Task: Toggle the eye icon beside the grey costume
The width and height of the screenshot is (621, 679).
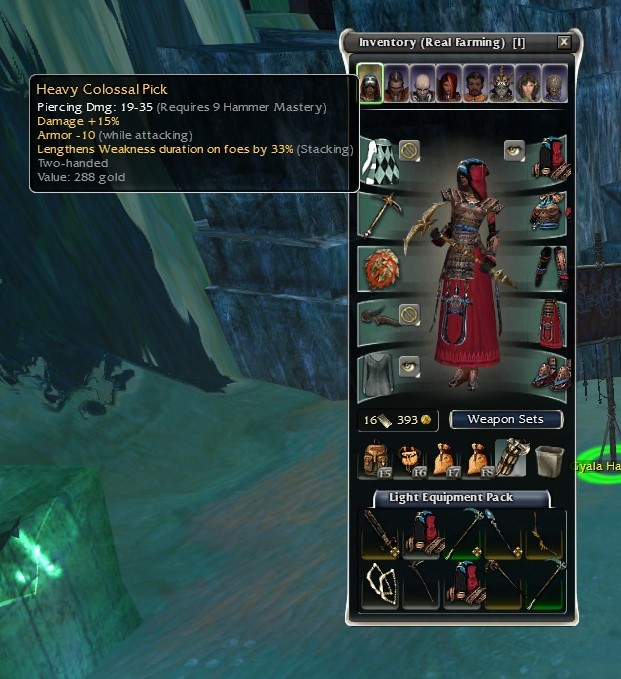Action: click(x=408, y=367)
